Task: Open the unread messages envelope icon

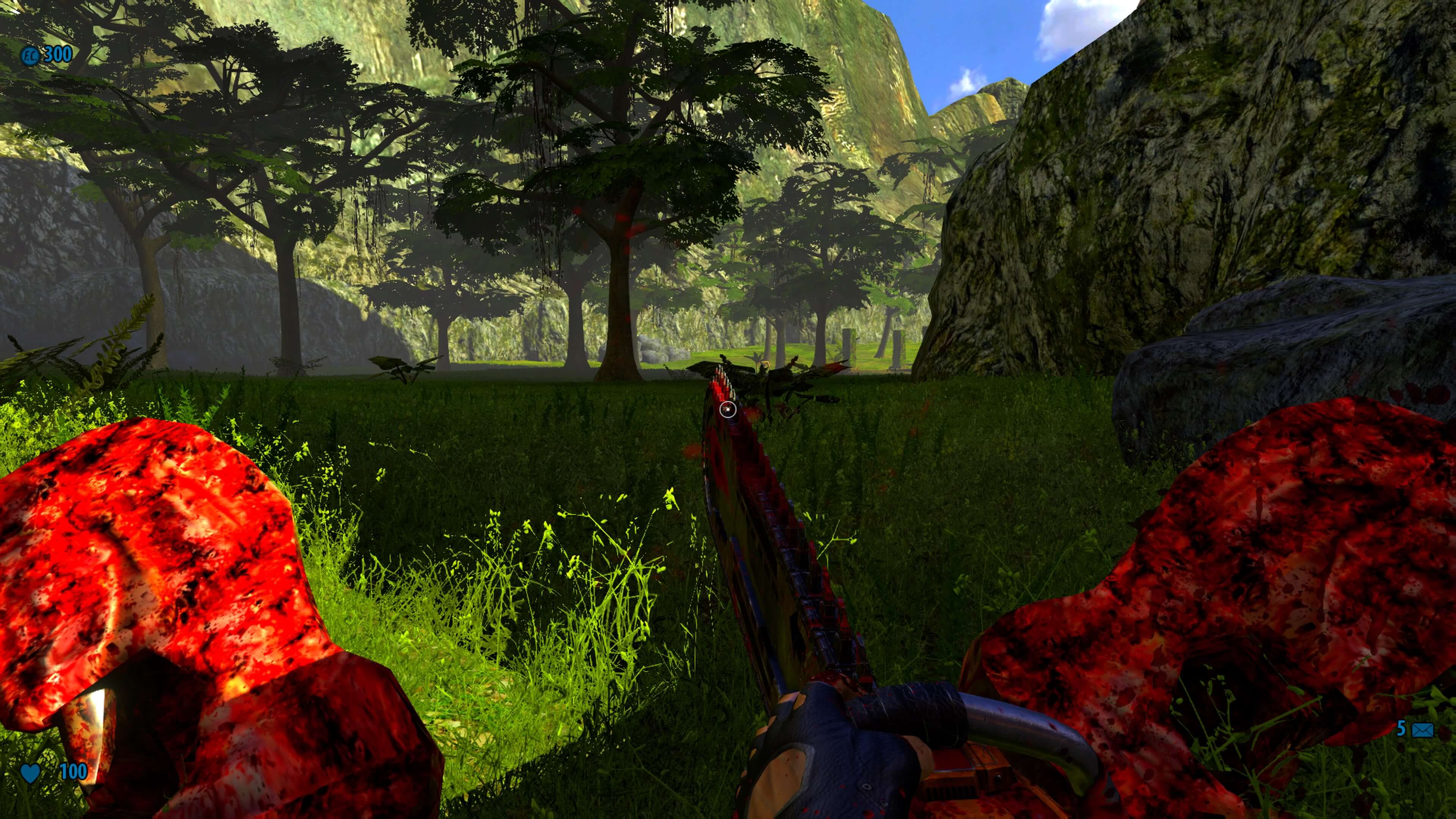Action: click(x=1423, y=730)
